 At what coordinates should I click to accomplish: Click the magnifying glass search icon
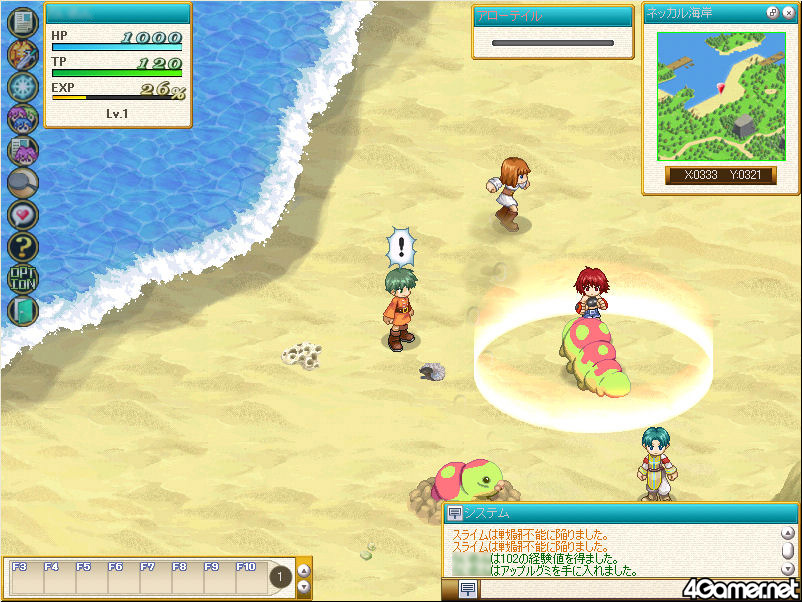[x=22, y=182]
